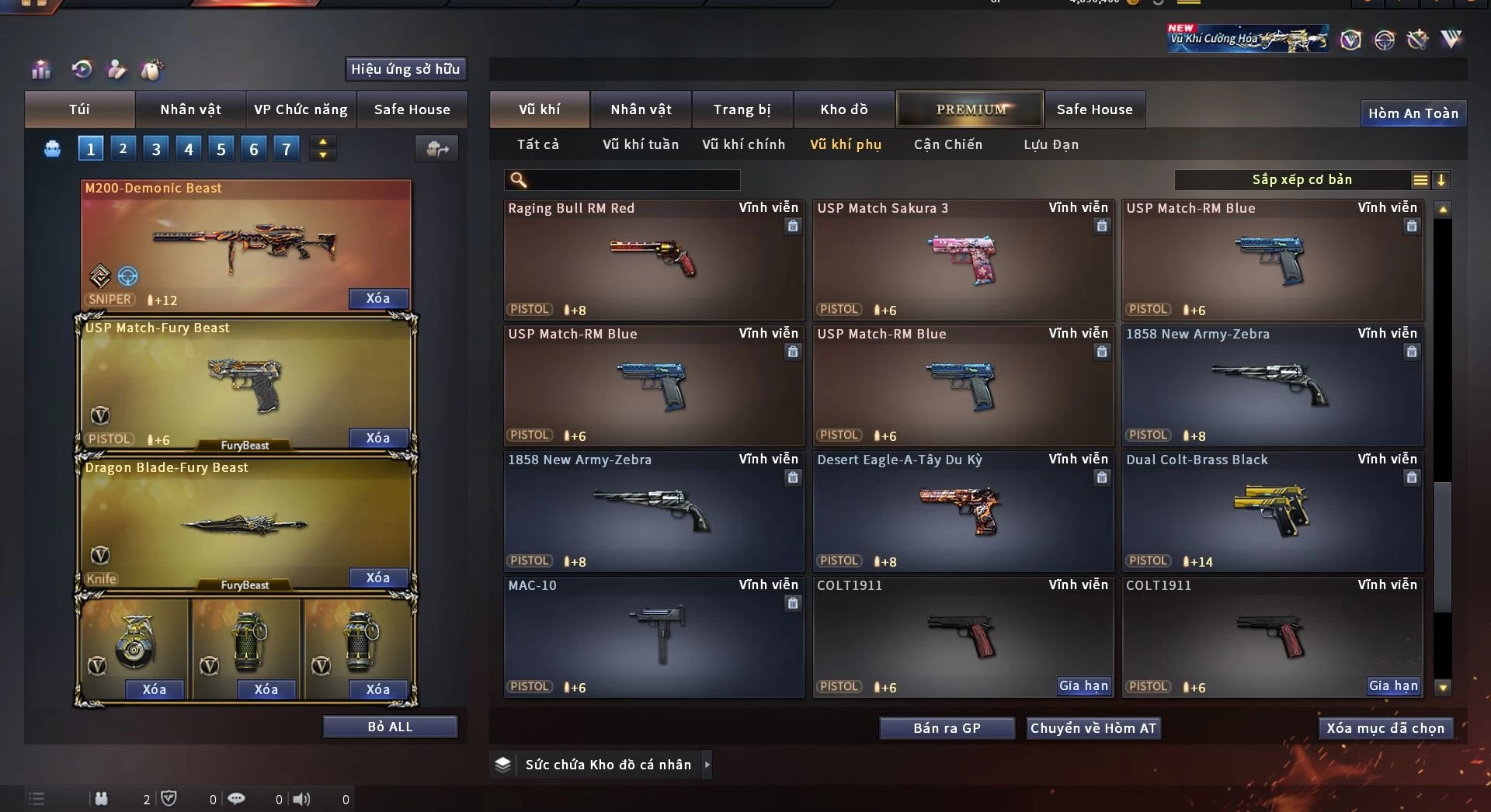Delete selected items with Xóa mục đã chọn
The image size is (1491, 812).
coord(1385,728)
